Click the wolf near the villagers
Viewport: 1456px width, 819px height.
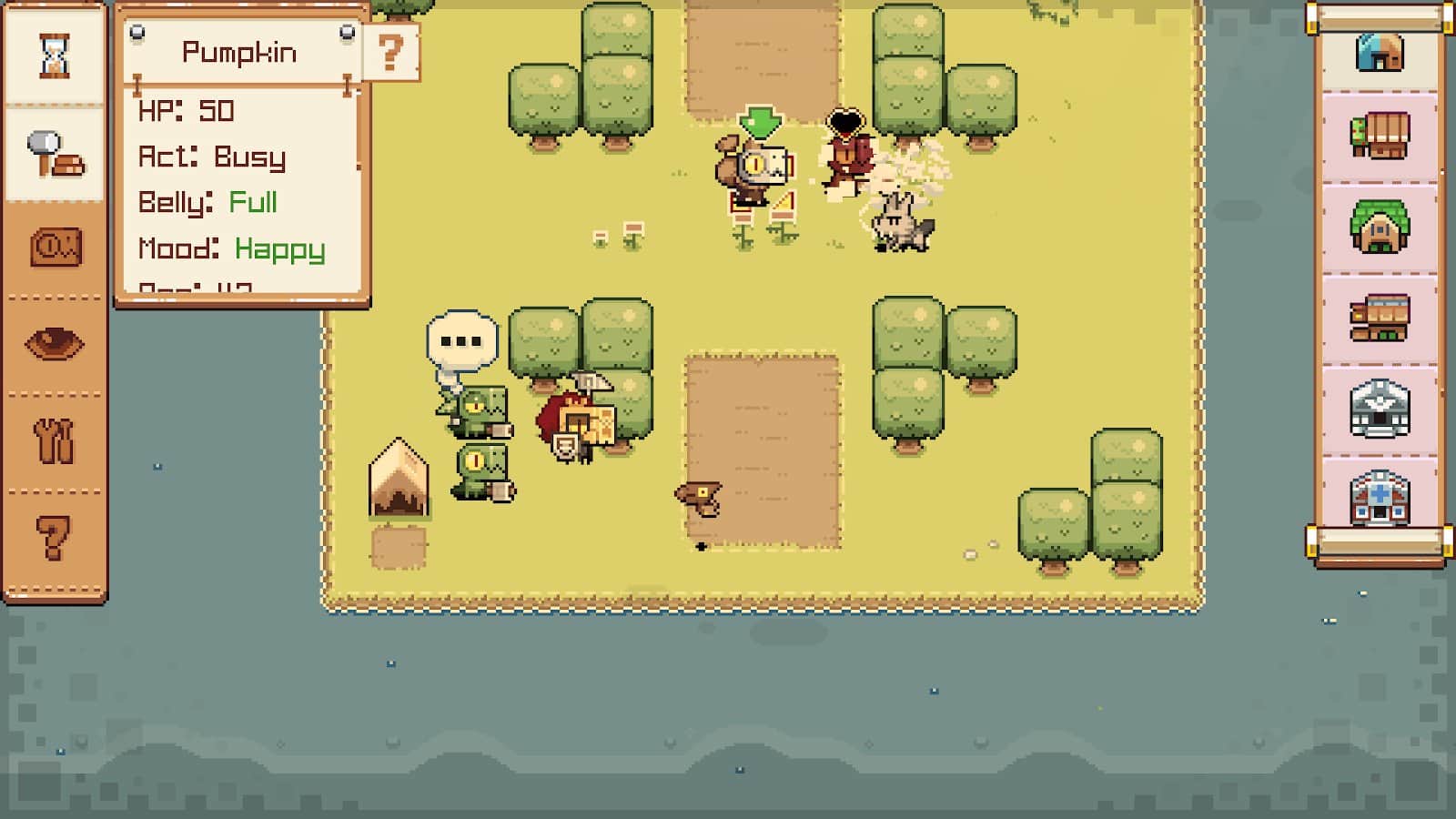899,223
